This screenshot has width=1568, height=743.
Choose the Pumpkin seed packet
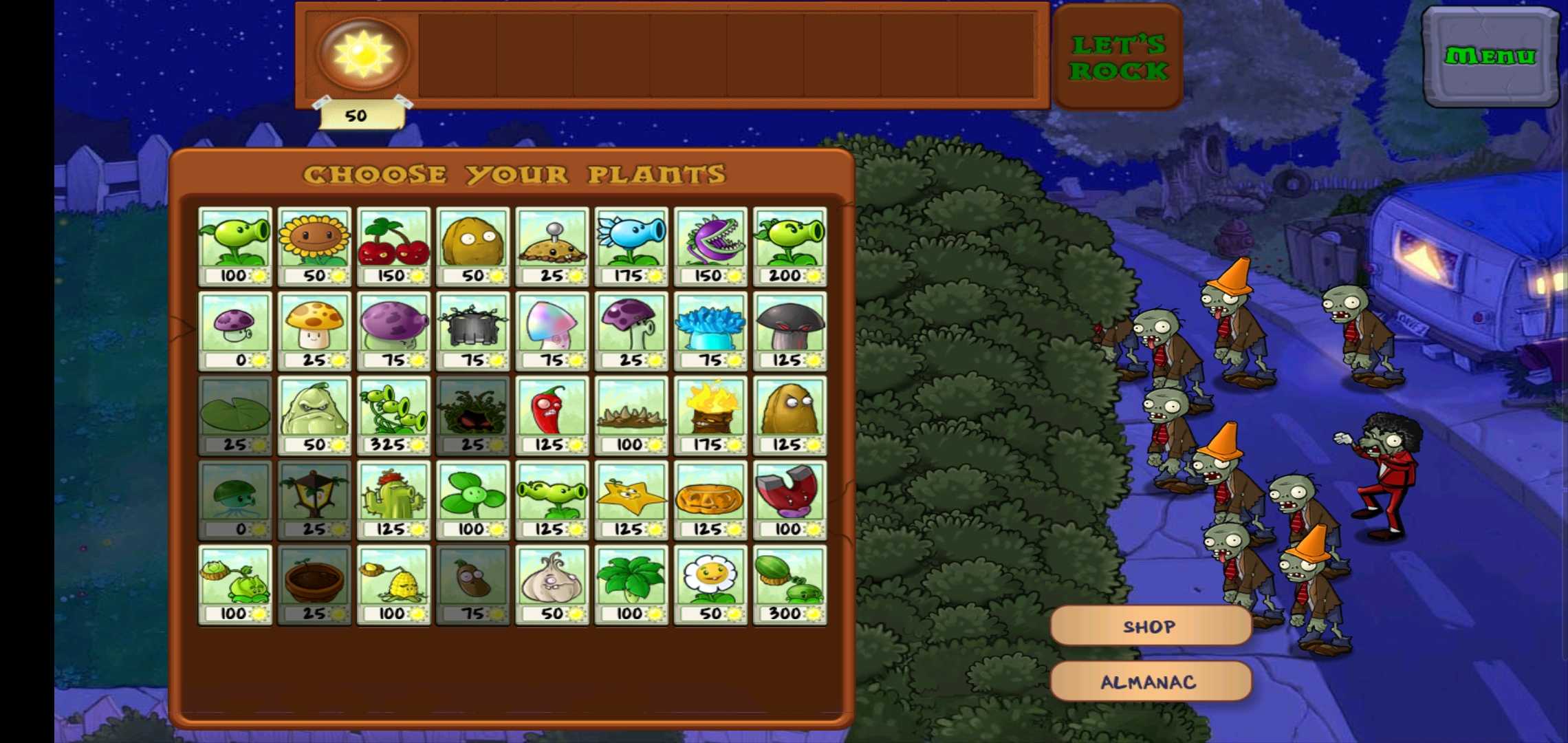pyautogui.click(x=710, y=500)
